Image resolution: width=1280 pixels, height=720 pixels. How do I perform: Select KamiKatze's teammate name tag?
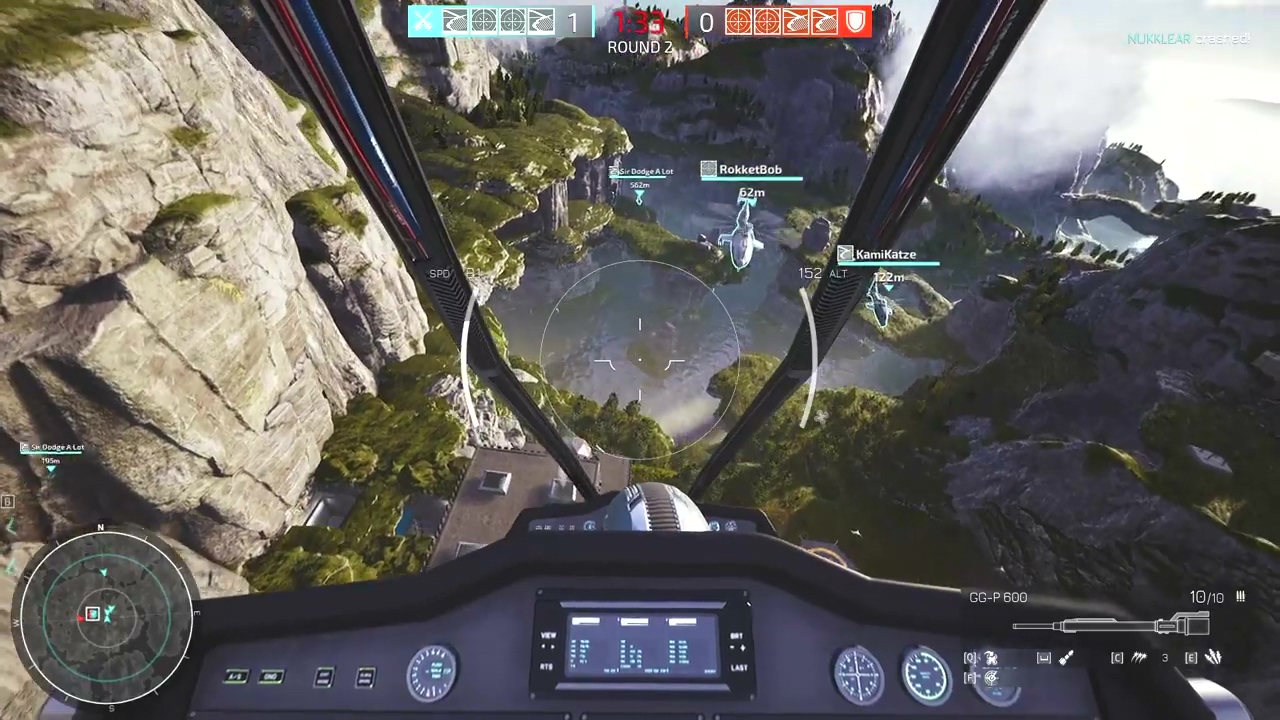pyautogui.click(x=885, y=255)
